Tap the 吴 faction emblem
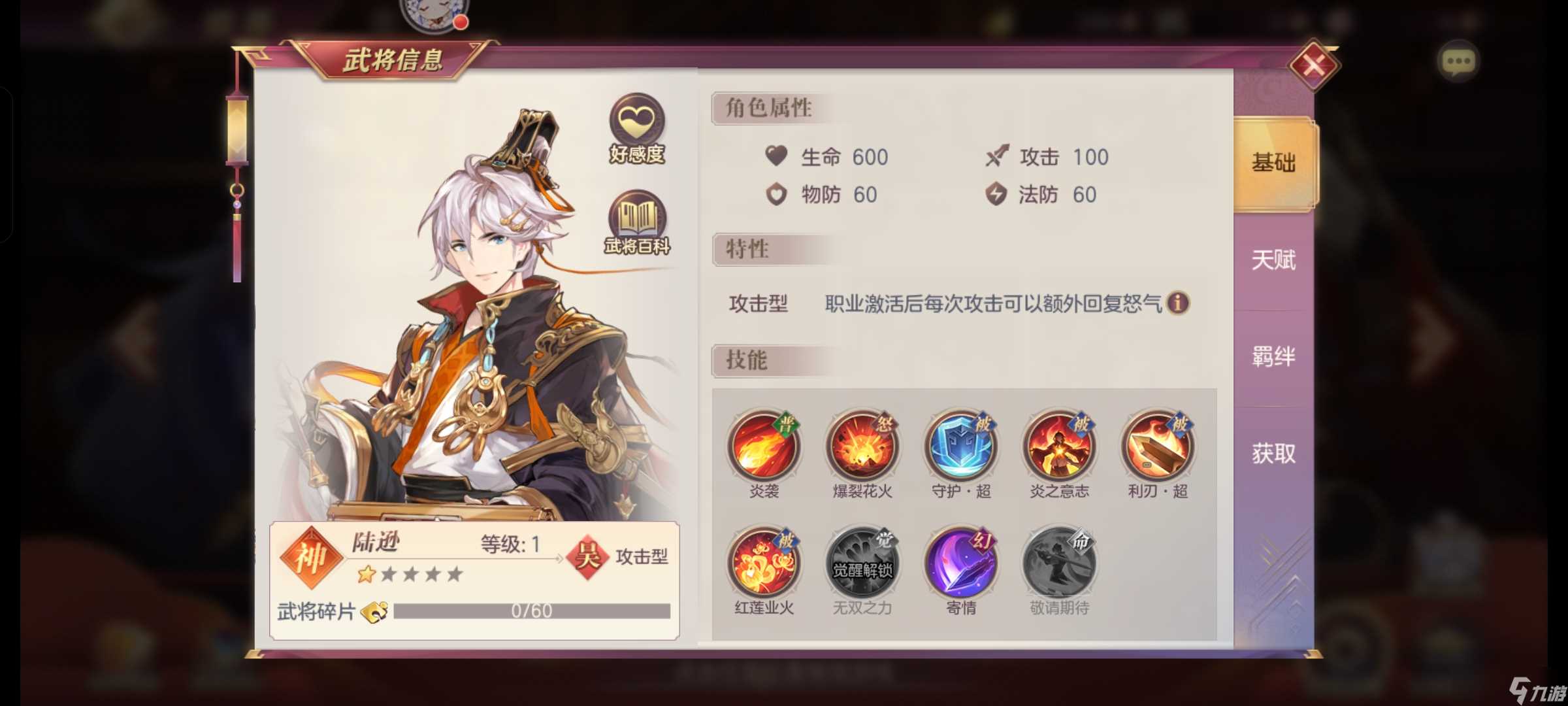The width and height of the screenshot is (1568, 706). click(x=585, y=558)
